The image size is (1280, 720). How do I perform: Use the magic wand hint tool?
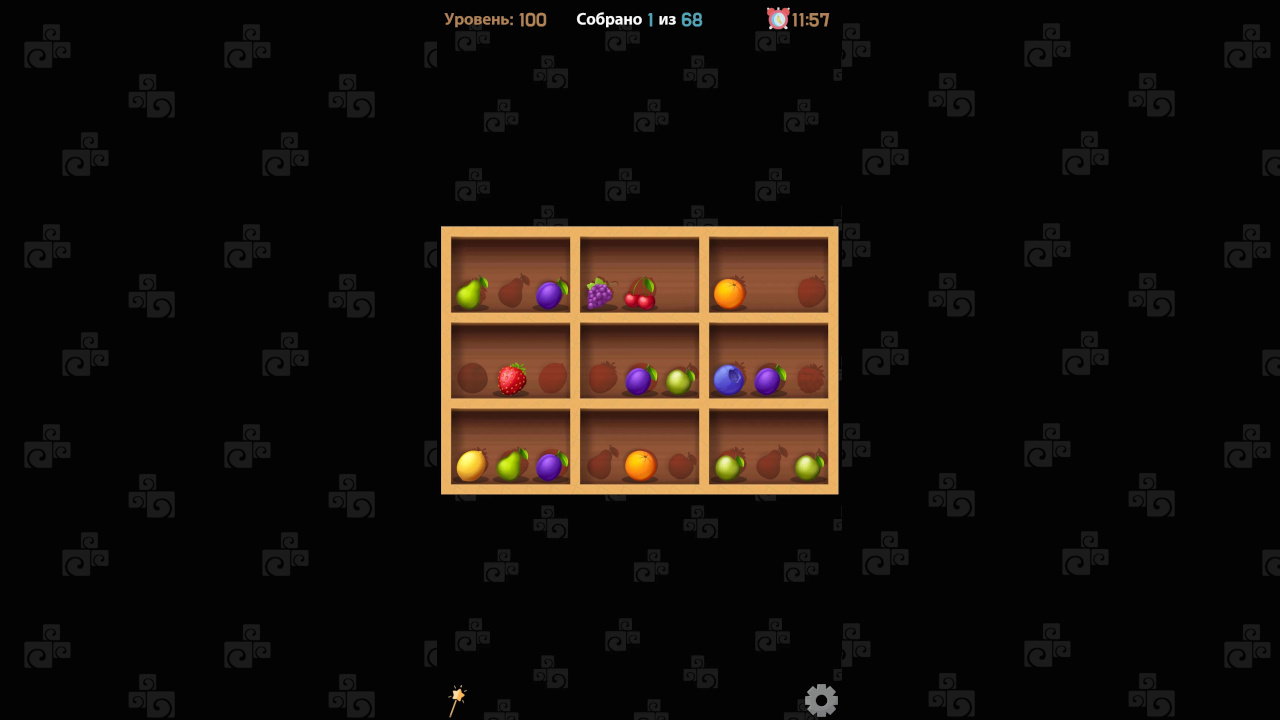tap(458, 697)
